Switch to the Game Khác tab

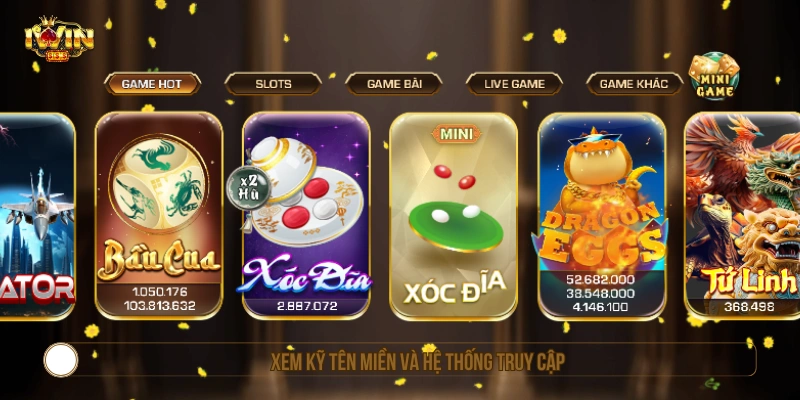[x=634, y=84]
